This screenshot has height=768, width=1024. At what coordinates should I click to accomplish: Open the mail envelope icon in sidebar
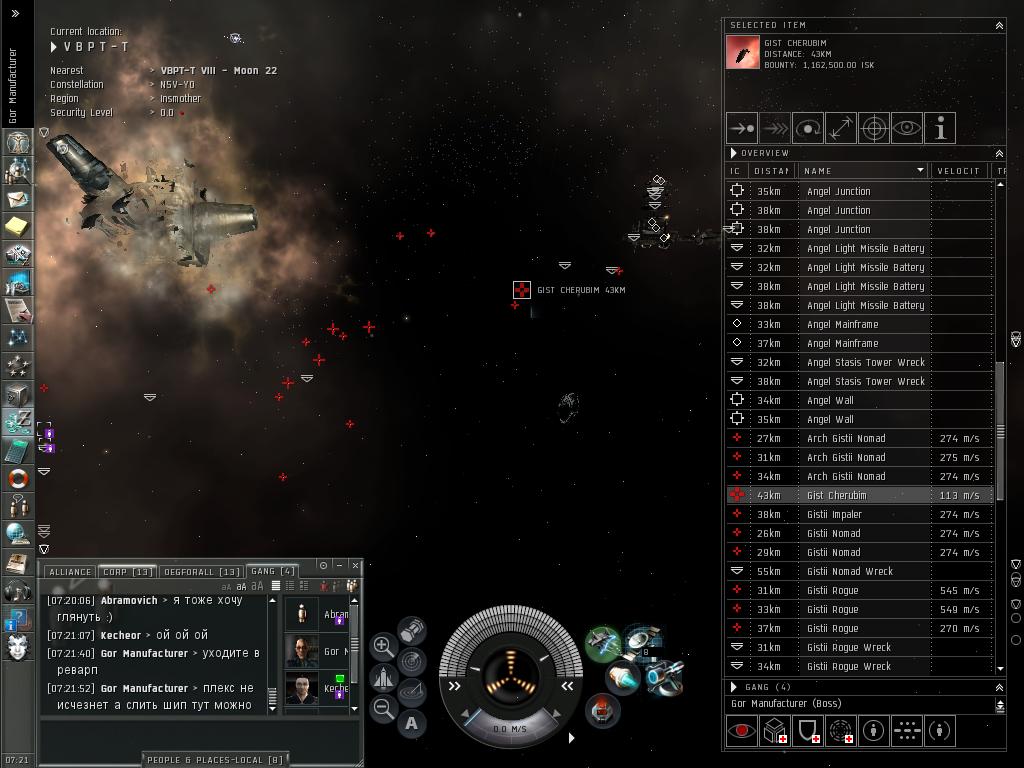click(17, 199)
